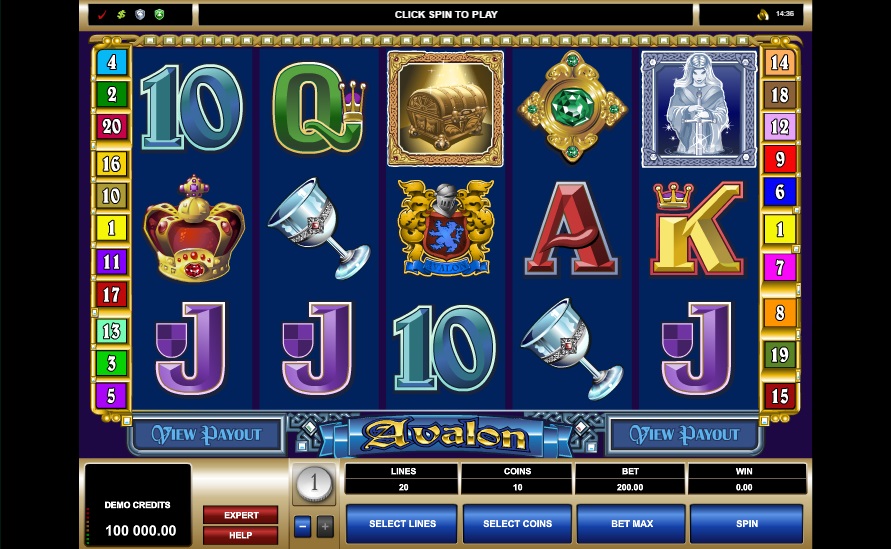Click the red checkmark icon

coord(103,15)
